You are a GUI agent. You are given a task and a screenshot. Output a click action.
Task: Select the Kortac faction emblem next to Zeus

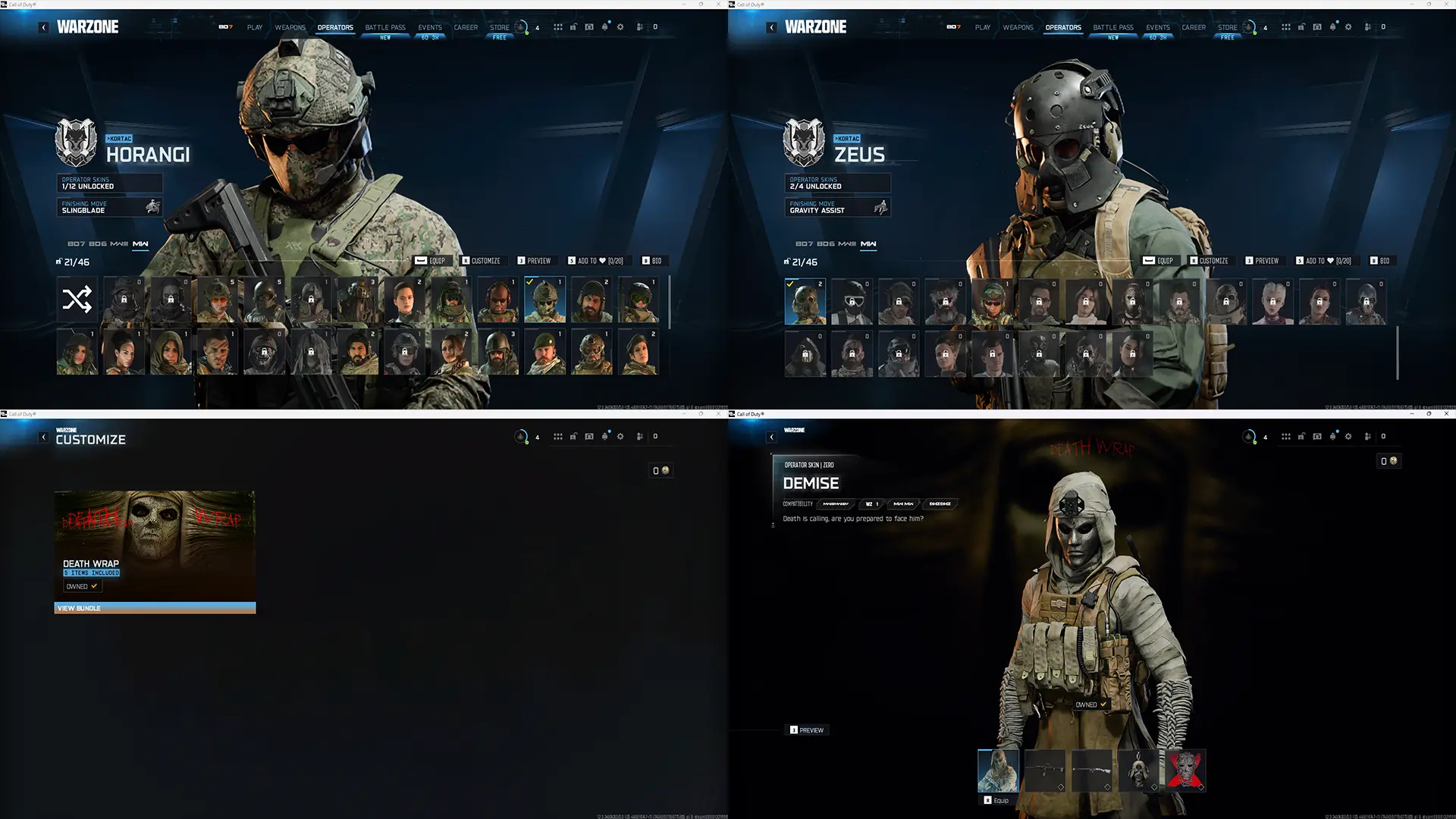(x=805, y=141)
